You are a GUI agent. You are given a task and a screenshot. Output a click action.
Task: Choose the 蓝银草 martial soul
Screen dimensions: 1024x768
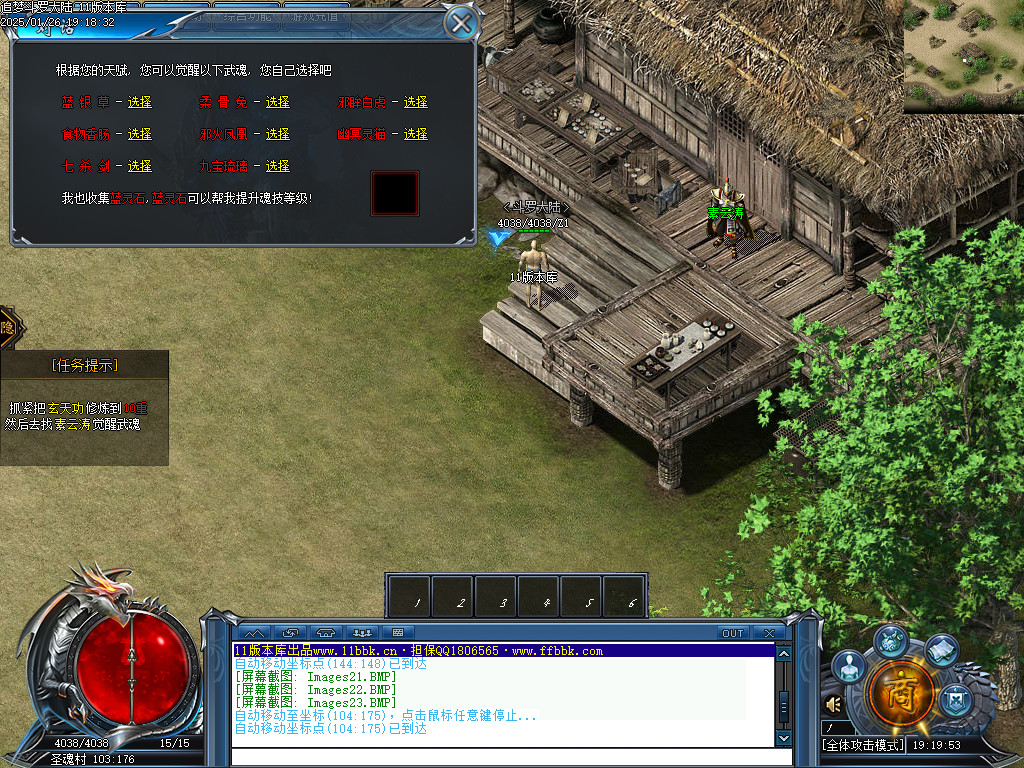(139, 102)
